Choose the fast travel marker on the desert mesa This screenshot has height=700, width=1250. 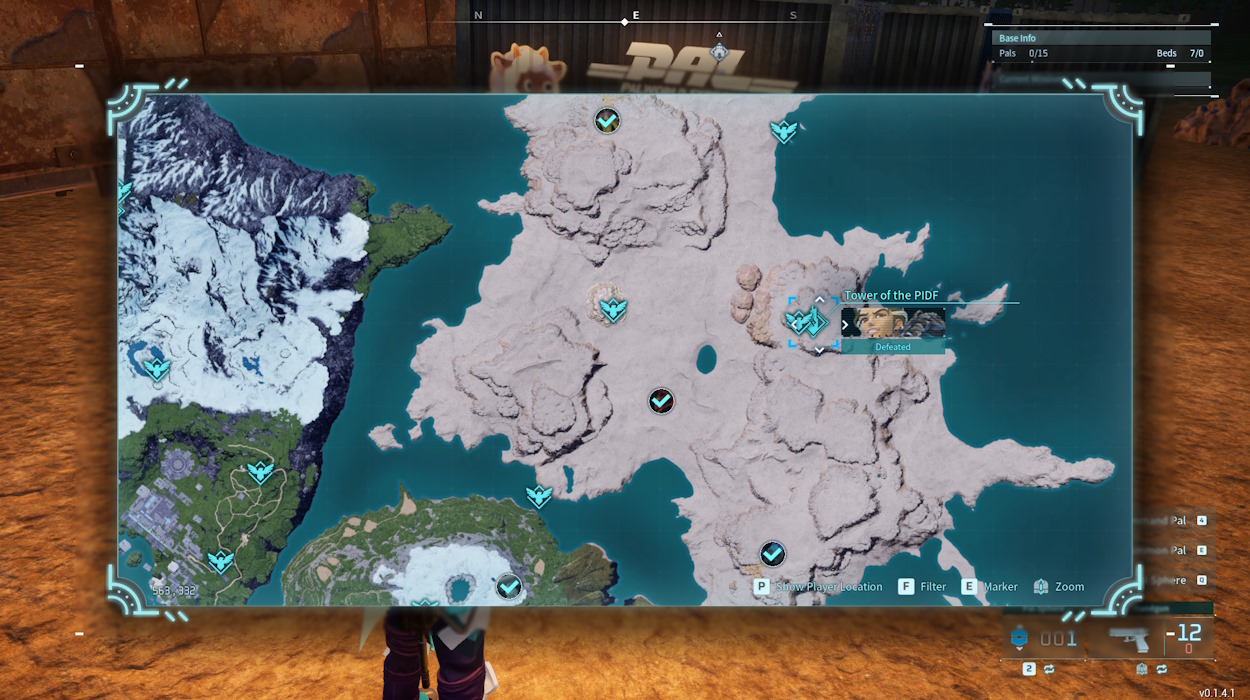point(613,308)
